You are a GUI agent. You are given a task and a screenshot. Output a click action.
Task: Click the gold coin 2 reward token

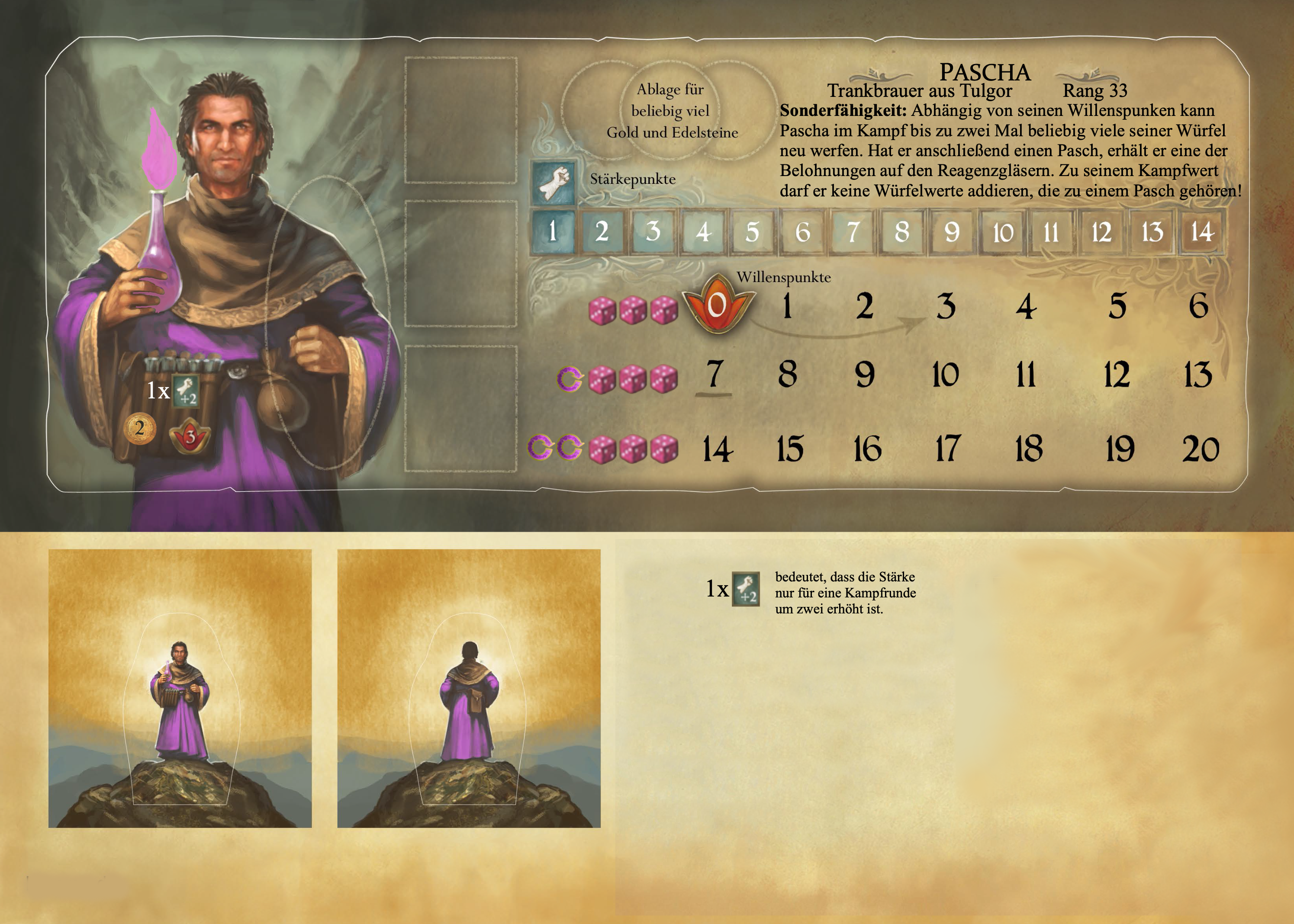click(x=139, y=428)
